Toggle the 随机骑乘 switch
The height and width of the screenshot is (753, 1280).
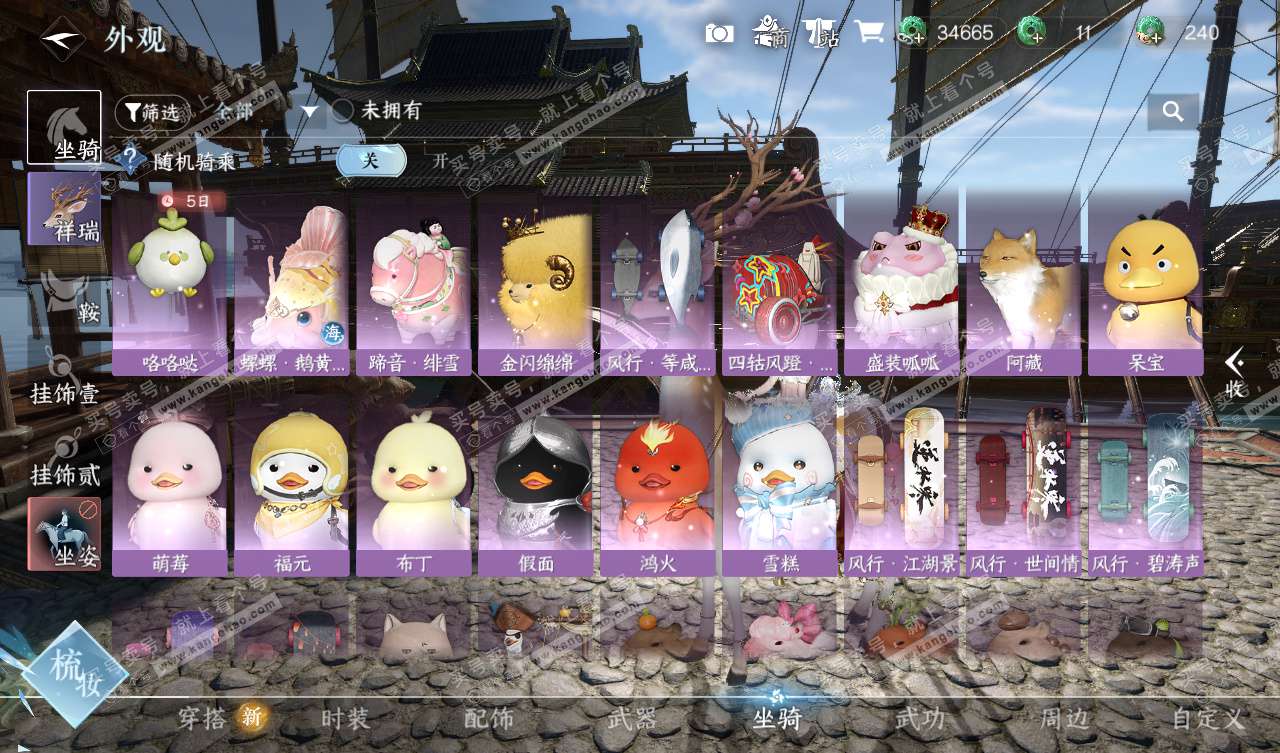[371, 160]
